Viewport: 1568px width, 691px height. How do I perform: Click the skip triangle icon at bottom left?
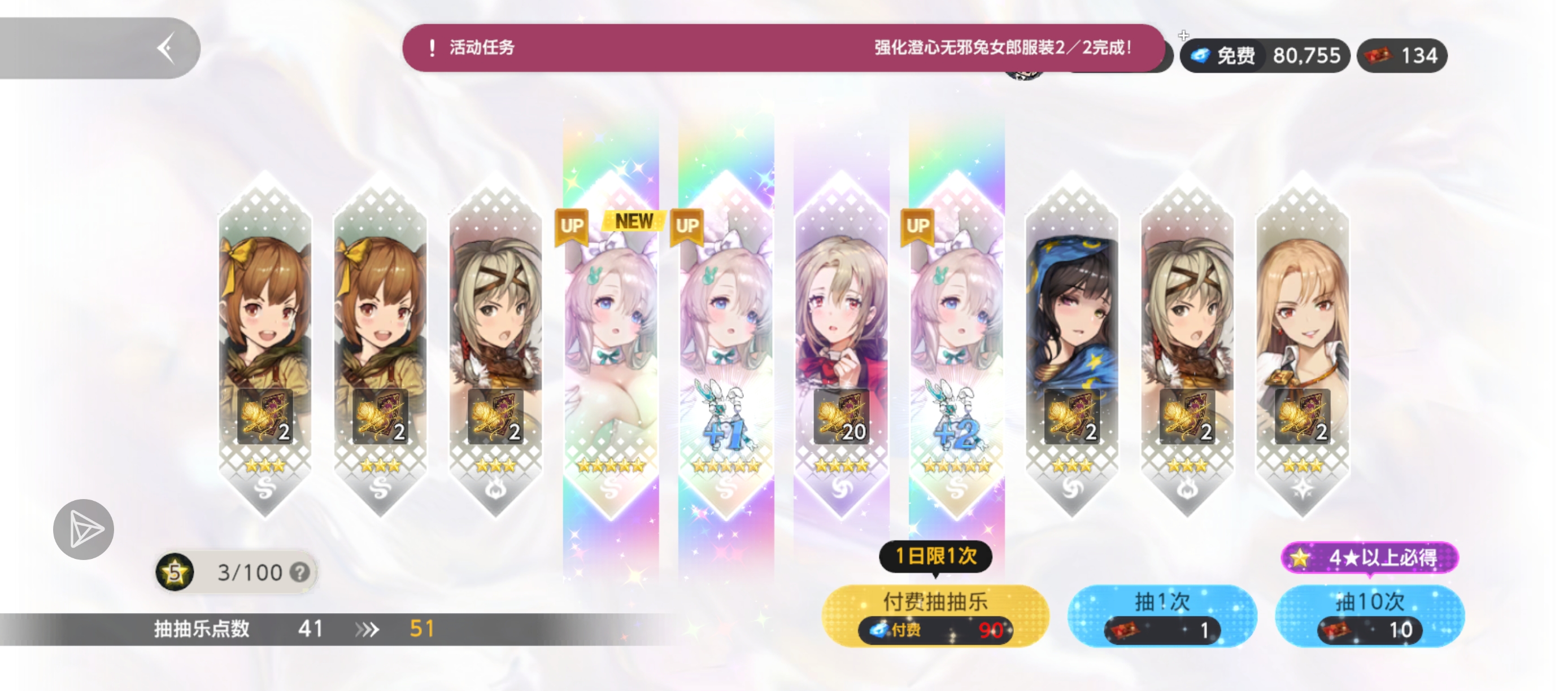pos(84,528)
